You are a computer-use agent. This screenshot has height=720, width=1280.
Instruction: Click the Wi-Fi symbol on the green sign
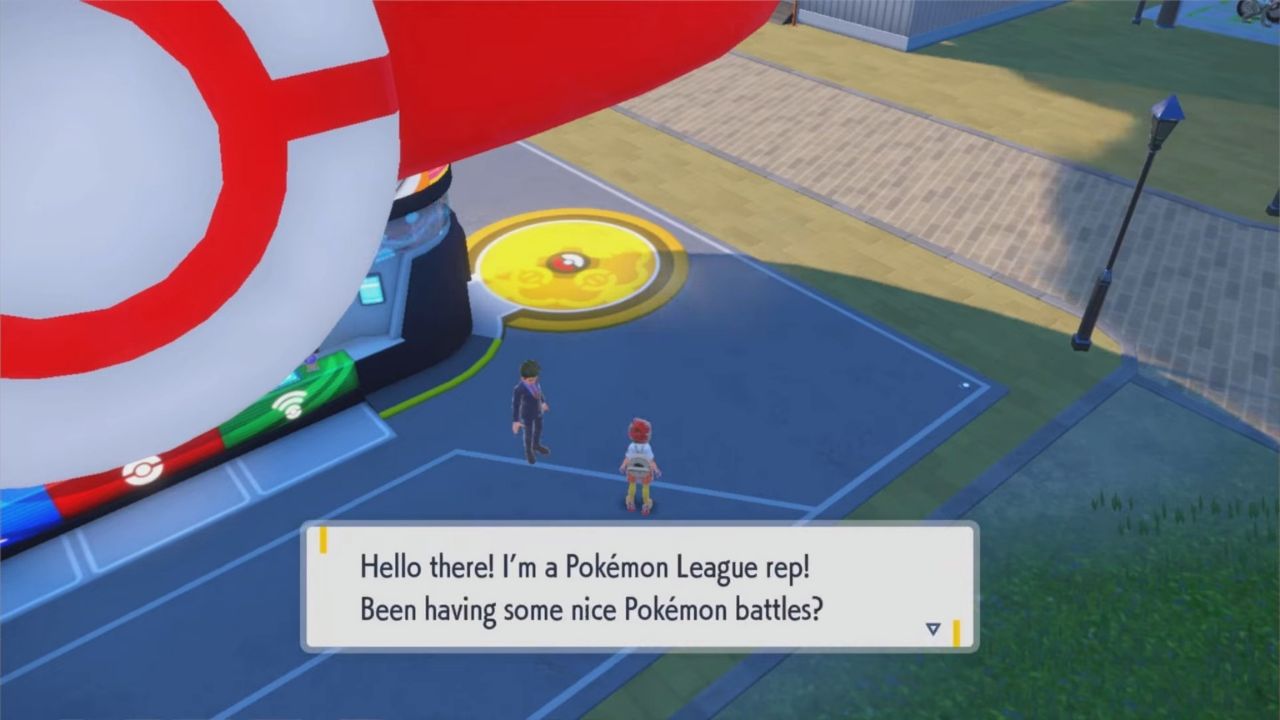(290, 405)
